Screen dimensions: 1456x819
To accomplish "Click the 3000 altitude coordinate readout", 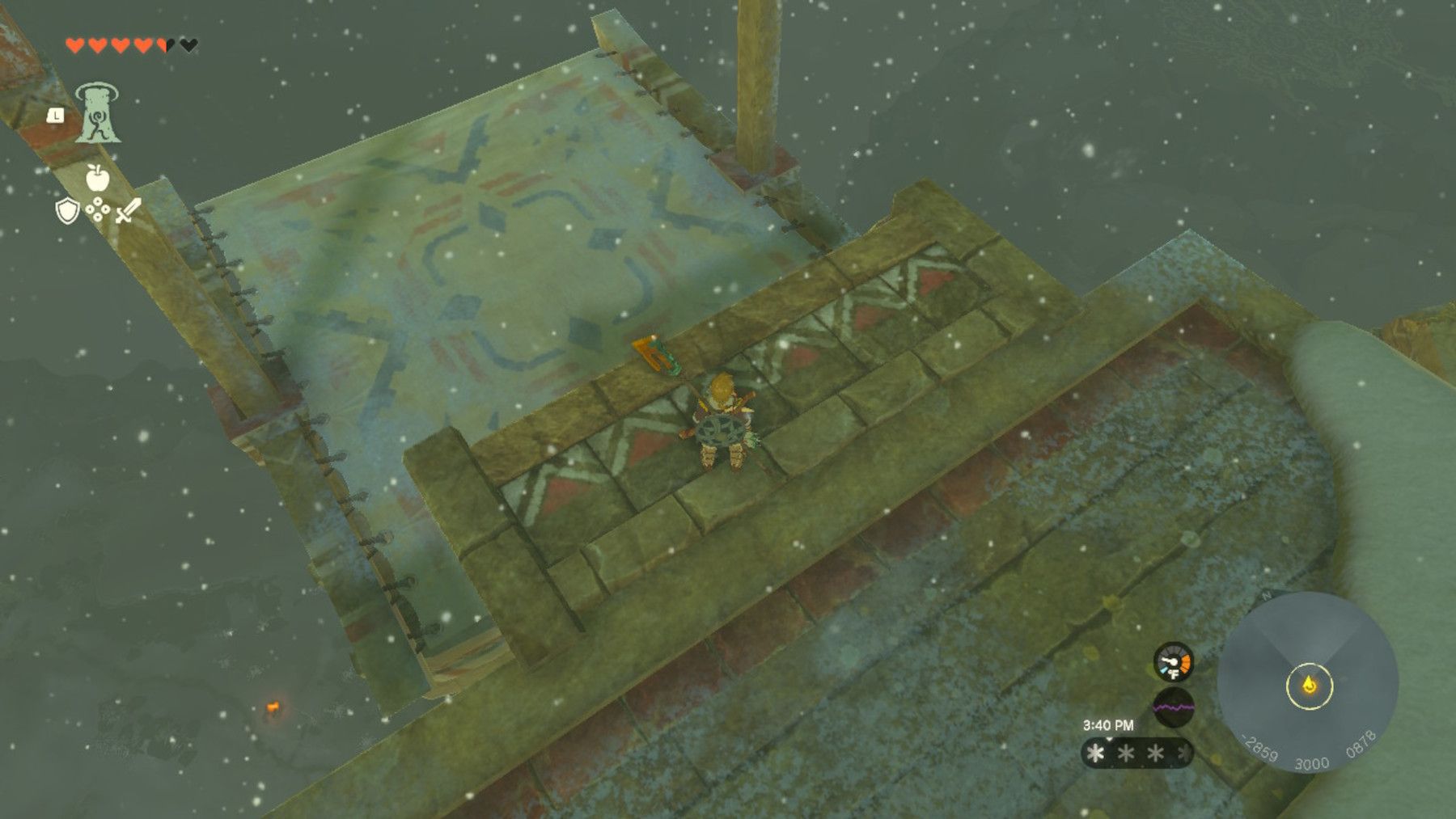I will pyautogui.click(x=1312, y=763).
